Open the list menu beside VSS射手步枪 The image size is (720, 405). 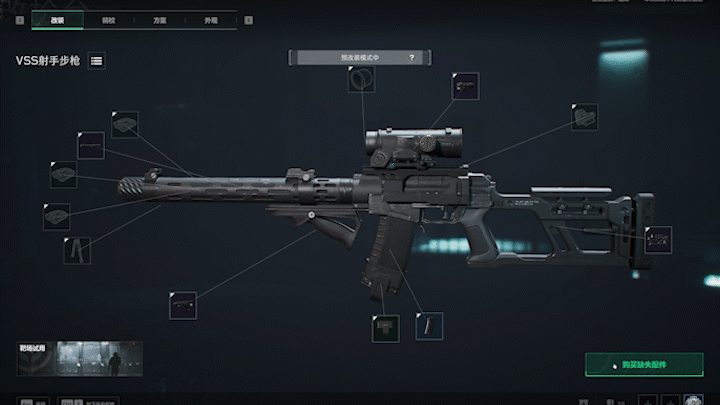coord(97,61)
